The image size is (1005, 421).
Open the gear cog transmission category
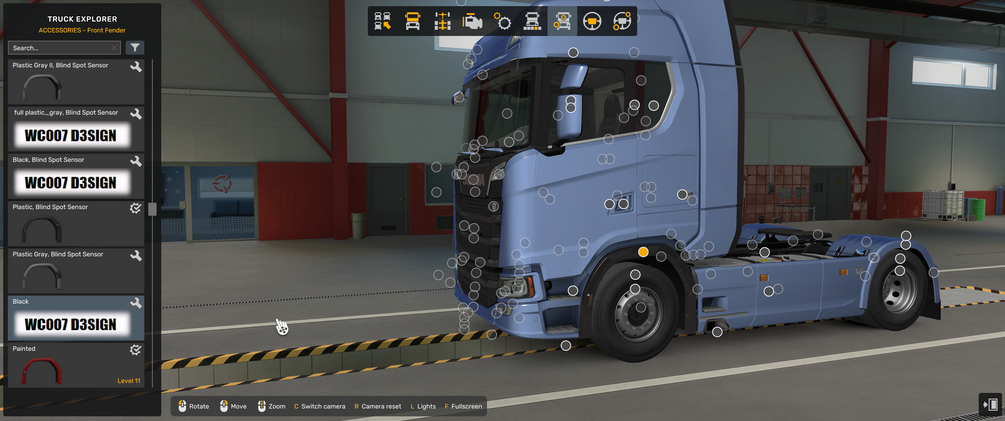click(503, 21)
